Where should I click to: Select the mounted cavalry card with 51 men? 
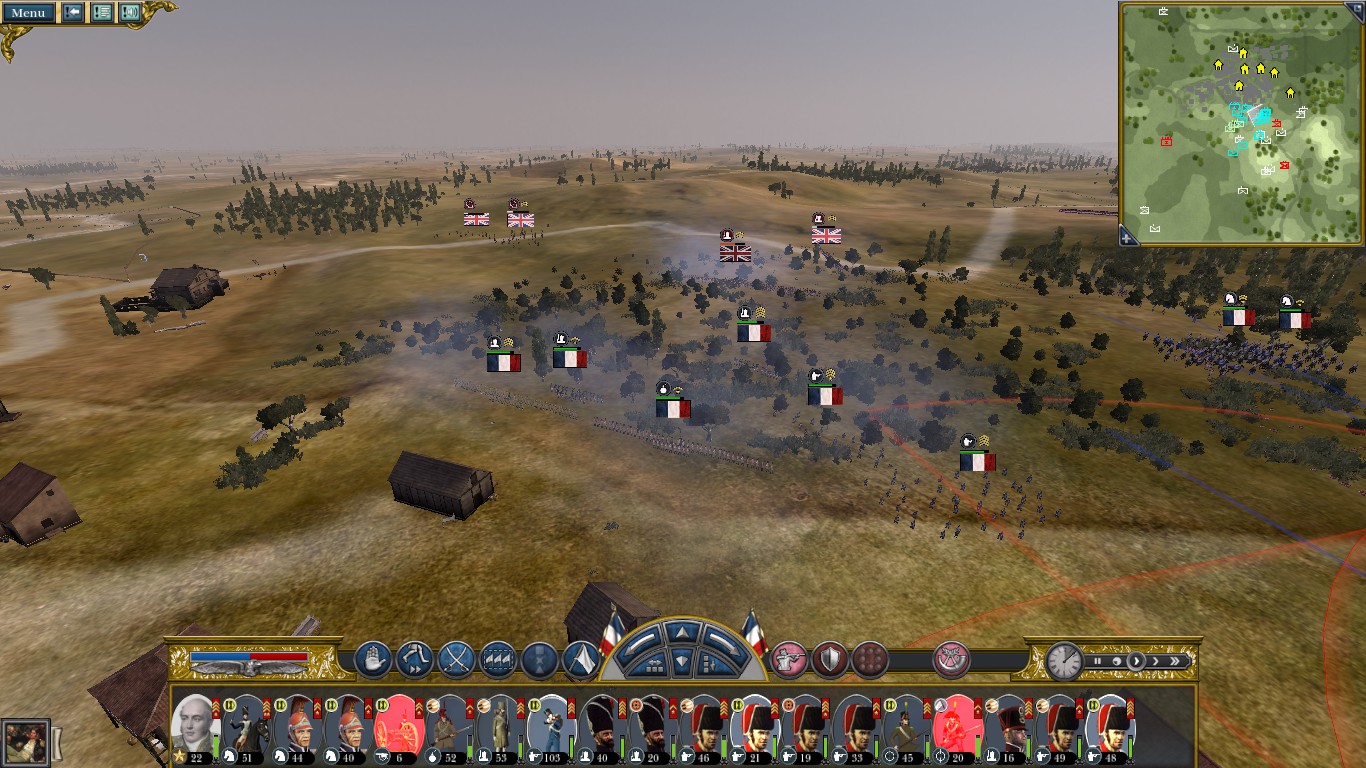[244, 724]
